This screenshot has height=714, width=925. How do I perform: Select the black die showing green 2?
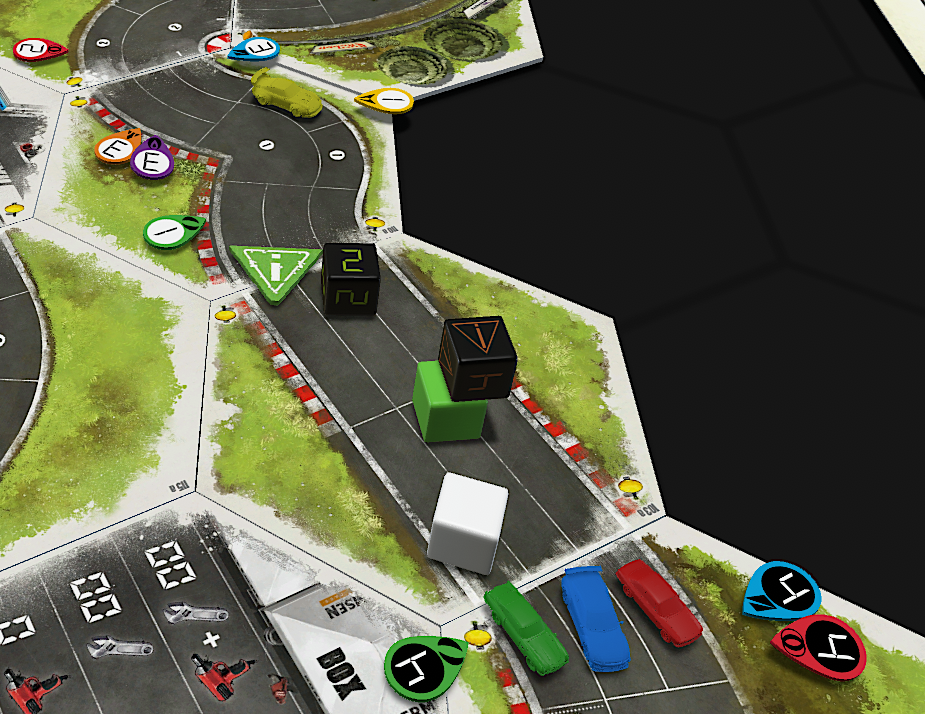350,279
